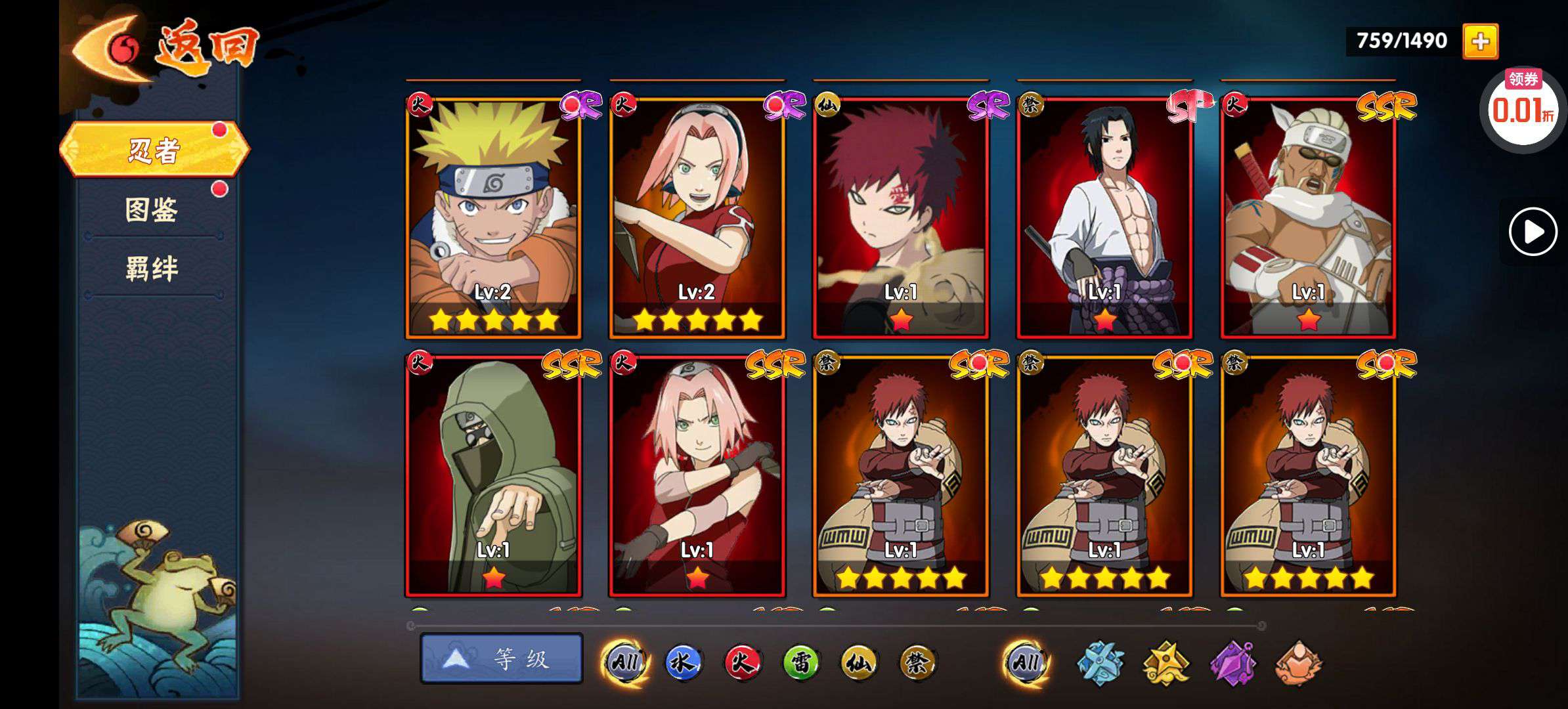Pick the SSR Killer Bee card

(1308, 218)
